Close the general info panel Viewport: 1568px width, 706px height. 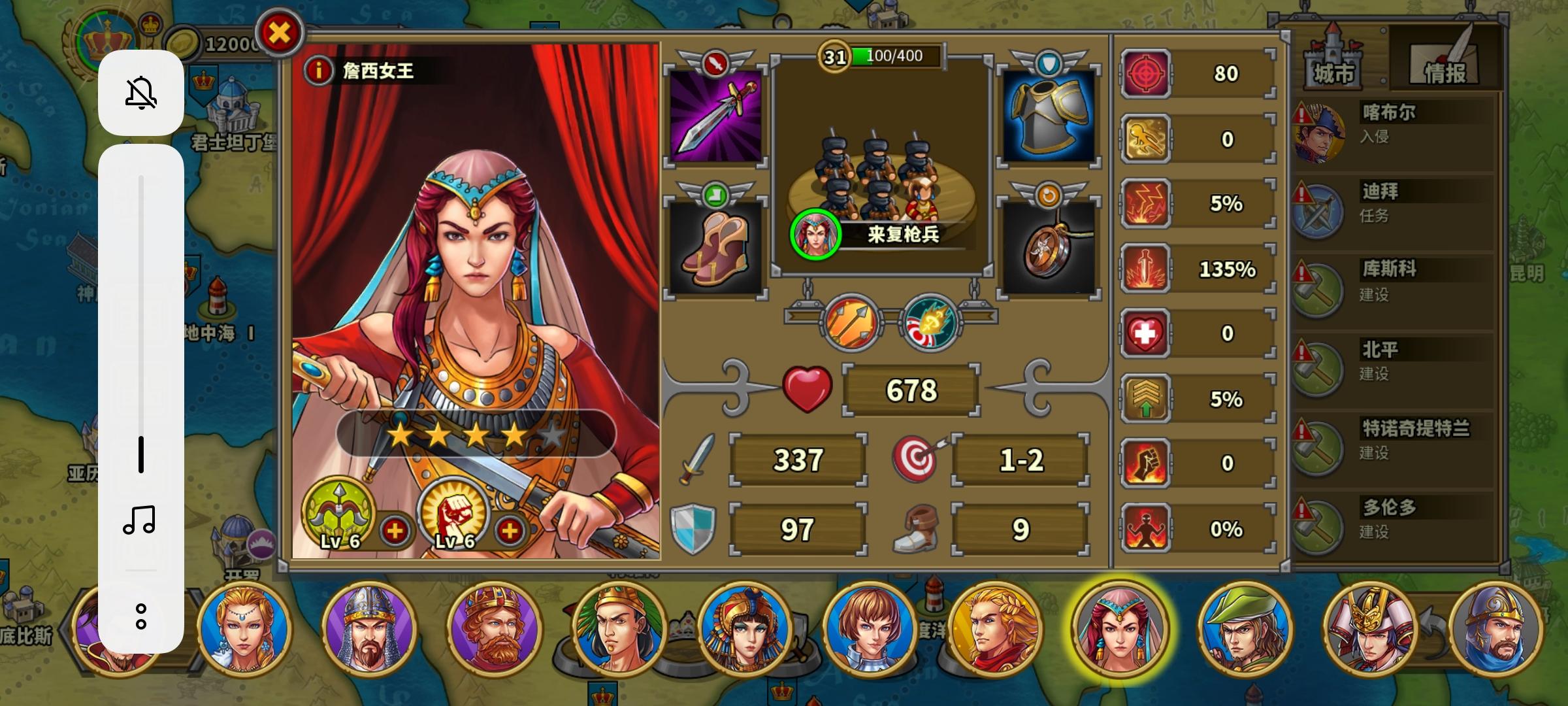(x=280, y=33)
